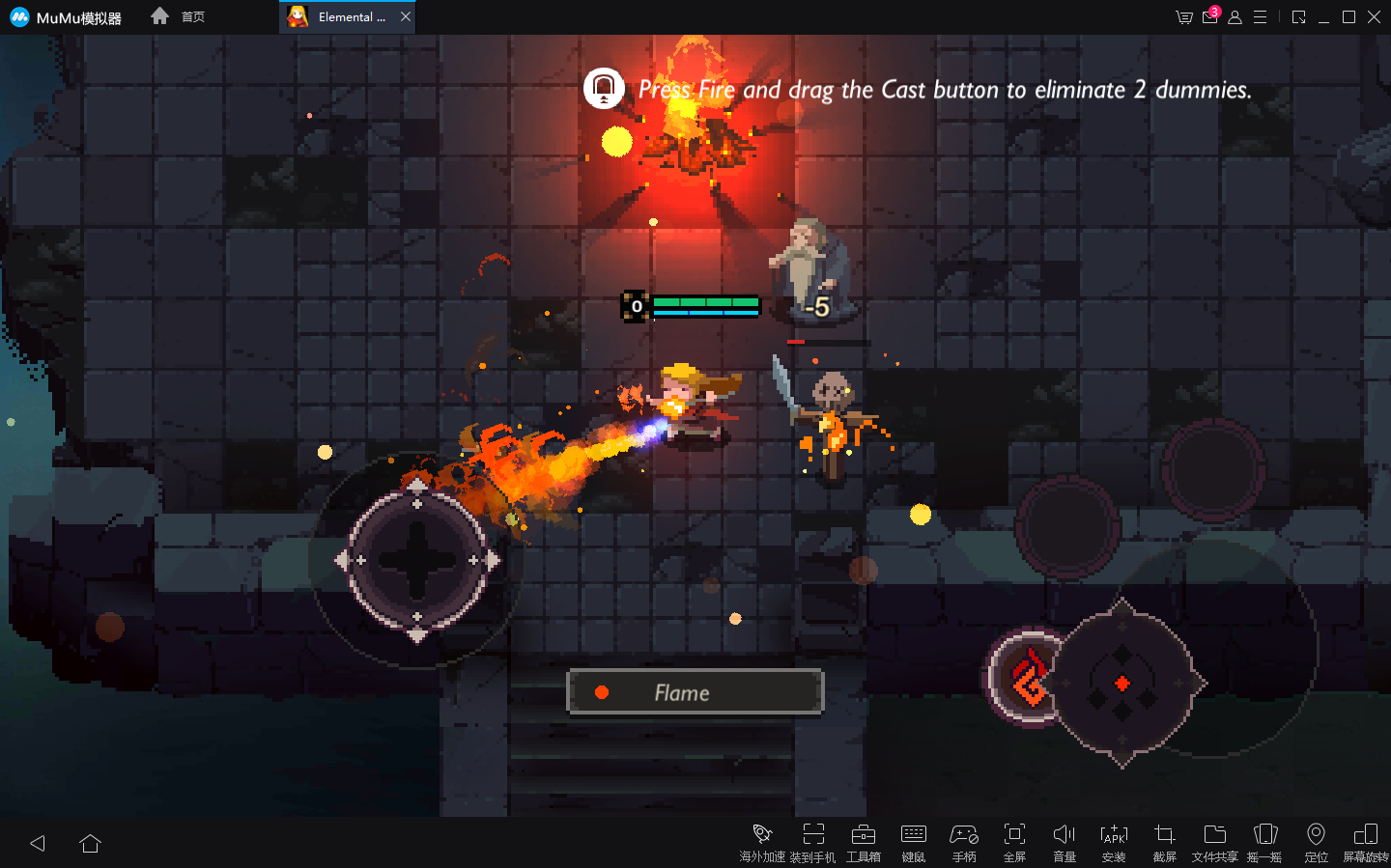The height and width of the screenshot is (868, 1391).
Task: Tap the Fire element skill button
Action: tap(1028, 679)
